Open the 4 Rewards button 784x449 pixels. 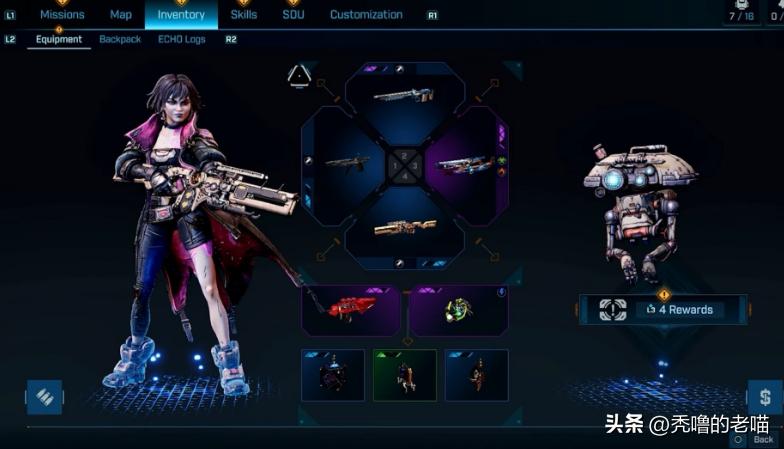(663, 310)
